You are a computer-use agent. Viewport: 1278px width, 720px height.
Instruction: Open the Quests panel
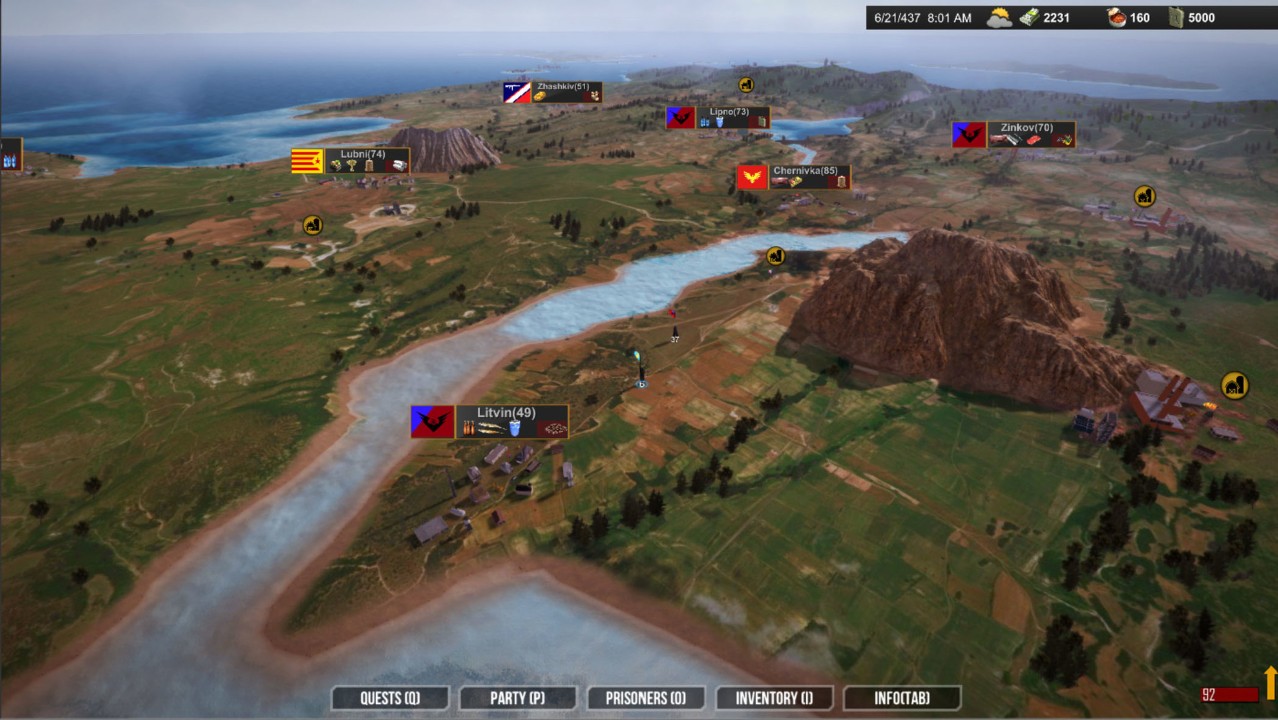point(390,698)
